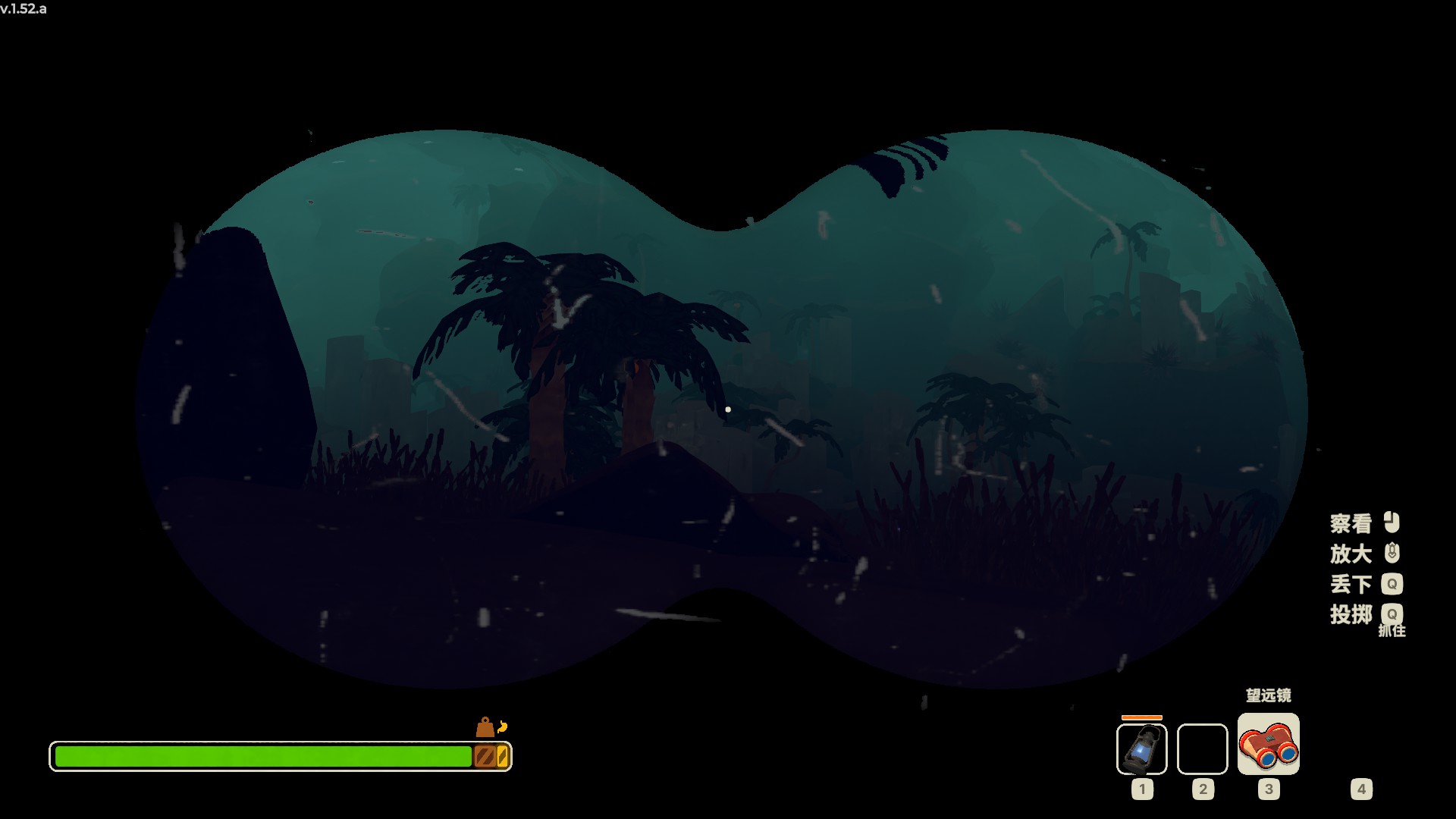Click the Q key icon beside 丢下
Viewport: 1456px width, 819px height.
click(x=1393, y=584)
